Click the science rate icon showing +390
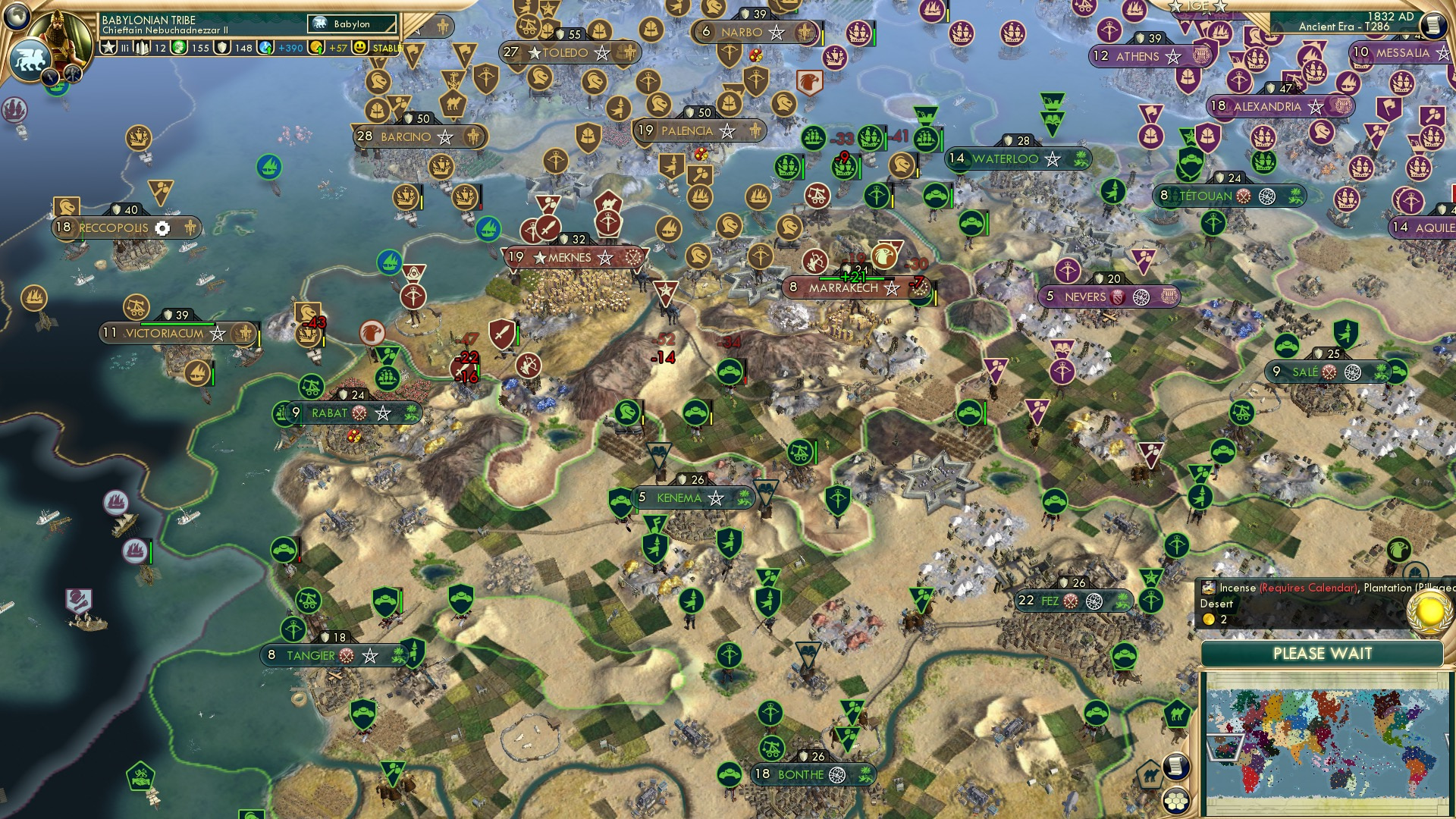 pos(265,48)
